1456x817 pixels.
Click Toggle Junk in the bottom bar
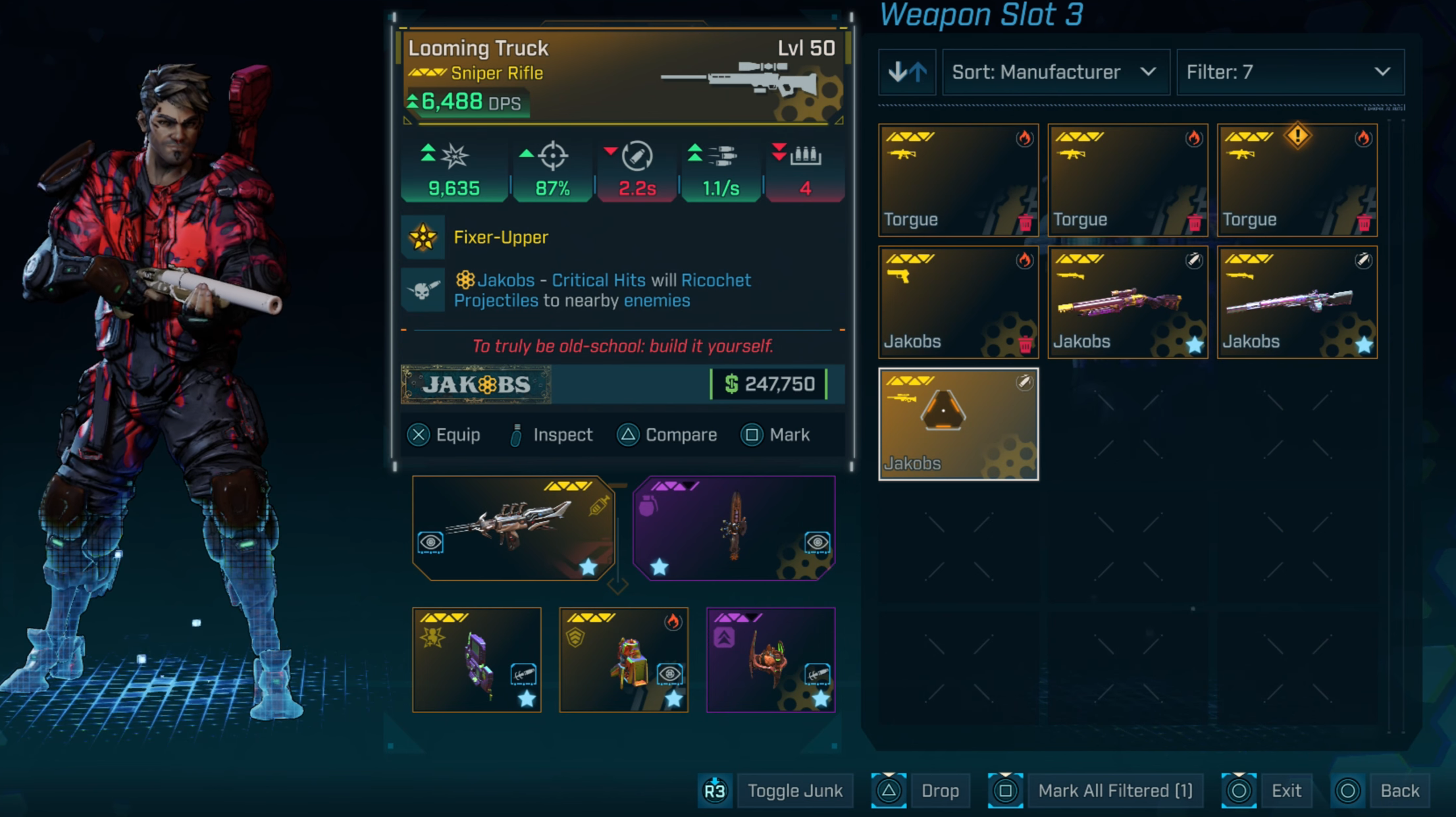[x=794, y=791]
